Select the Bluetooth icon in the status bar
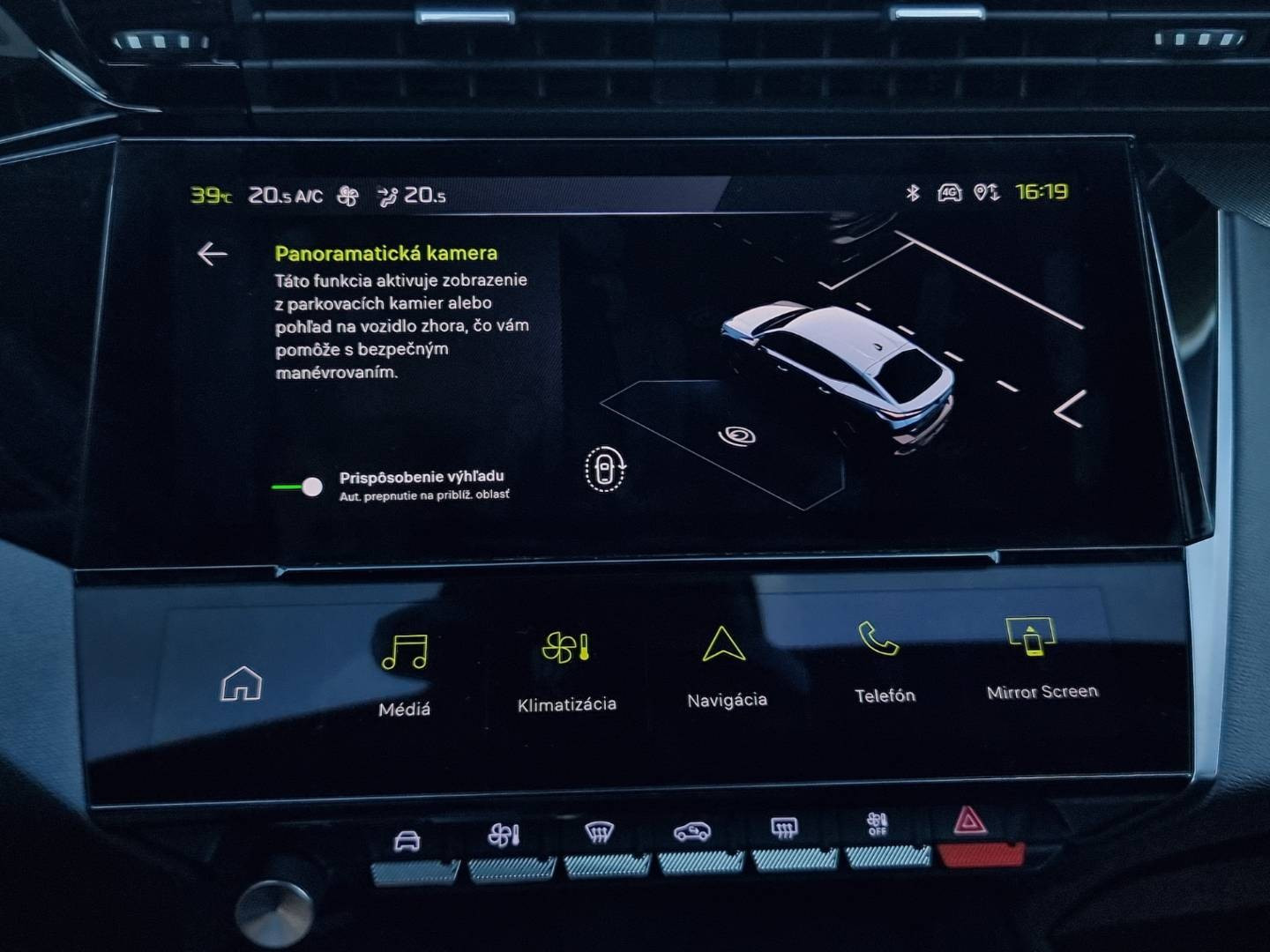 click(913, 192)
